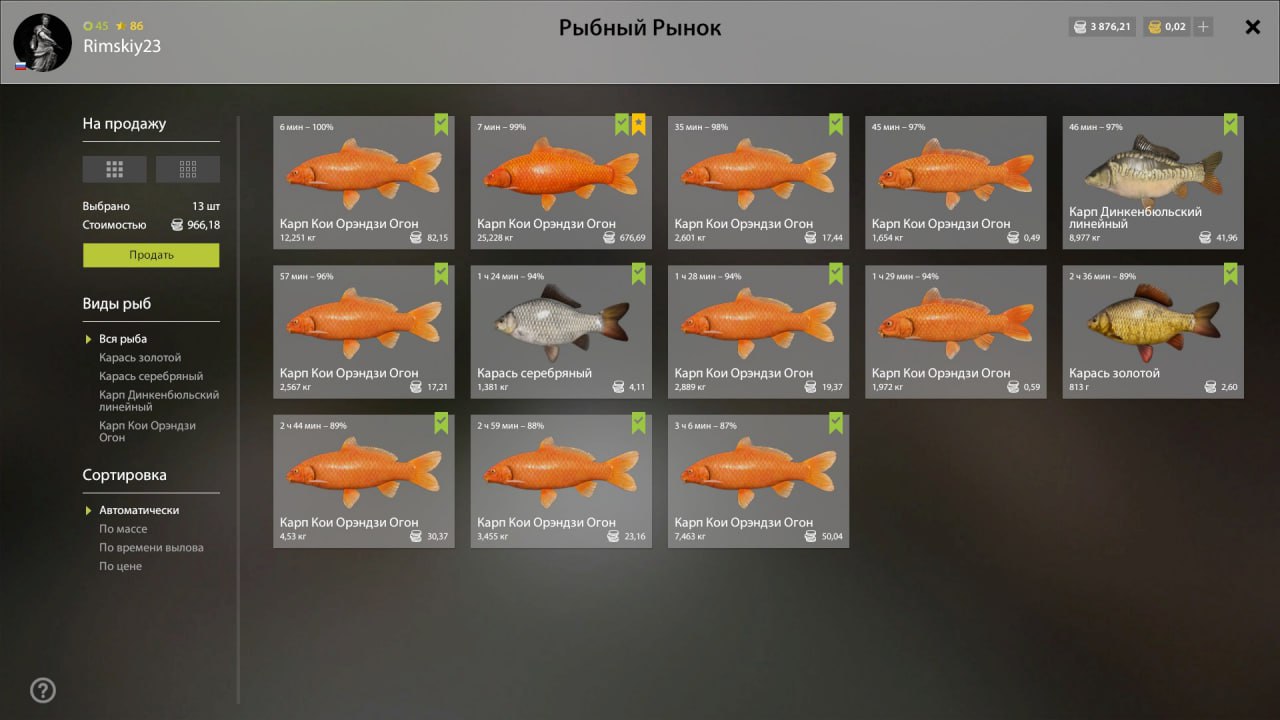
Task: Pick the Карп Динкенбюльский линейный fish card
Action: click(x=1153, y=182)
